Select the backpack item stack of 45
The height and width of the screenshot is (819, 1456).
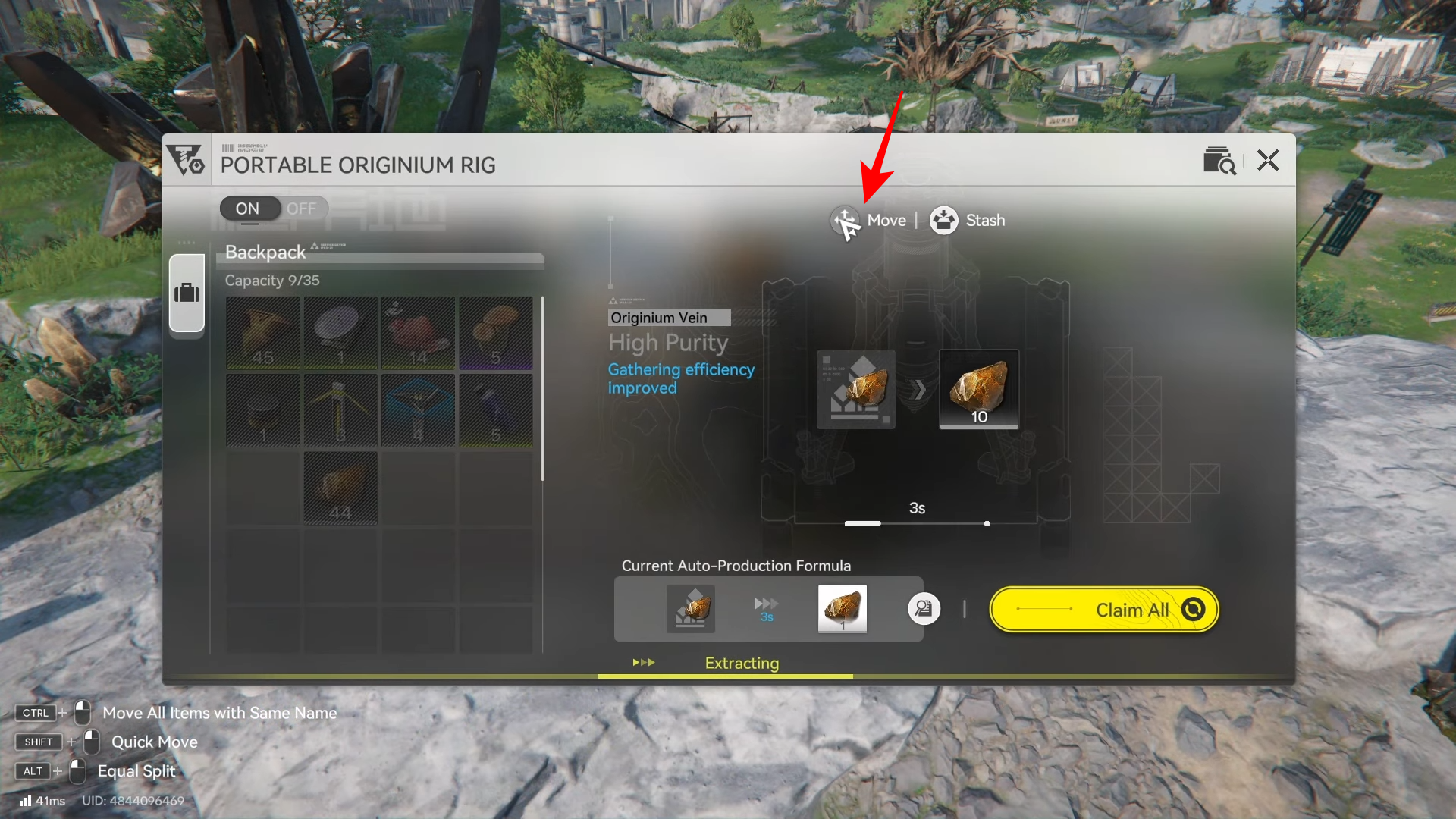(x=263, y=333)
